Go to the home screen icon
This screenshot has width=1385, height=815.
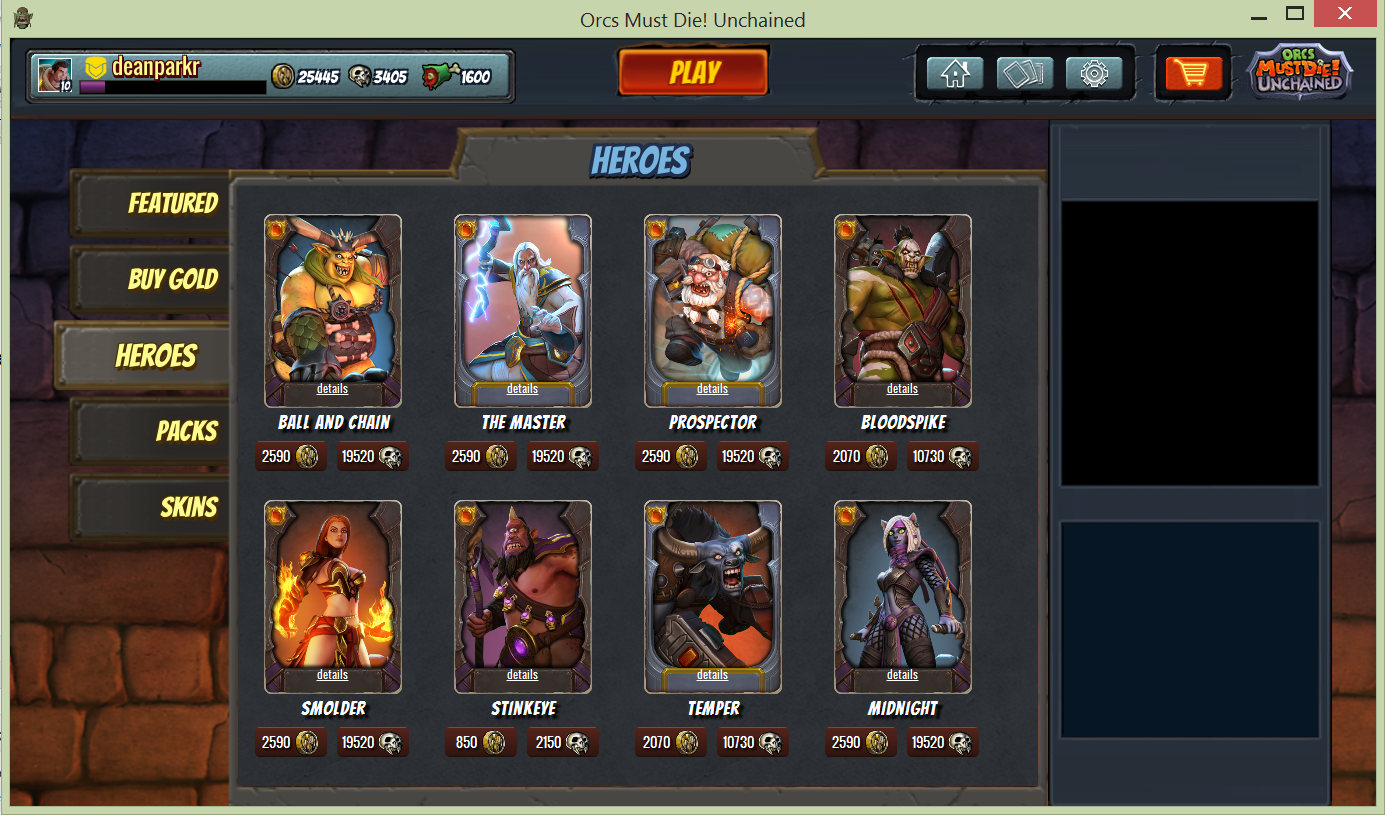pyautogui.click(x=954, y=73)
